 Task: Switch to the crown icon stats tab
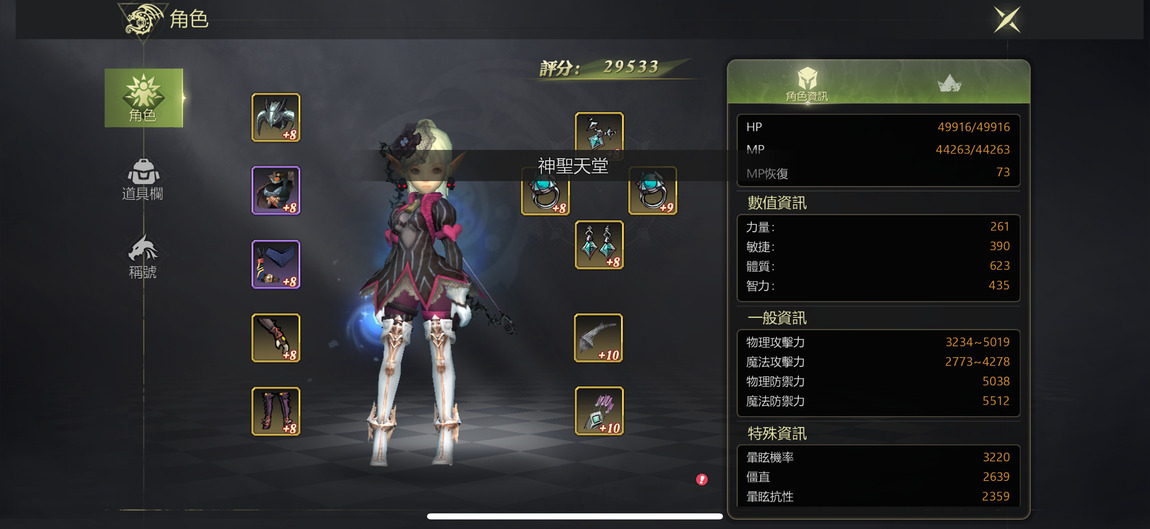click(949, 84)
